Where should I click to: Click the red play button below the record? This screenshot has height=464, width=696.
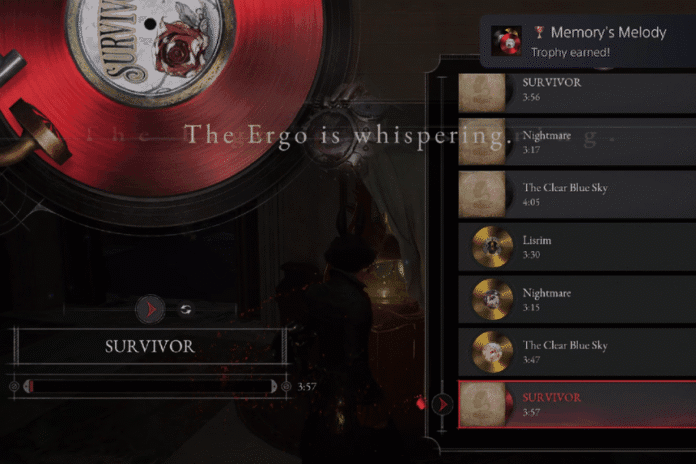150,310
